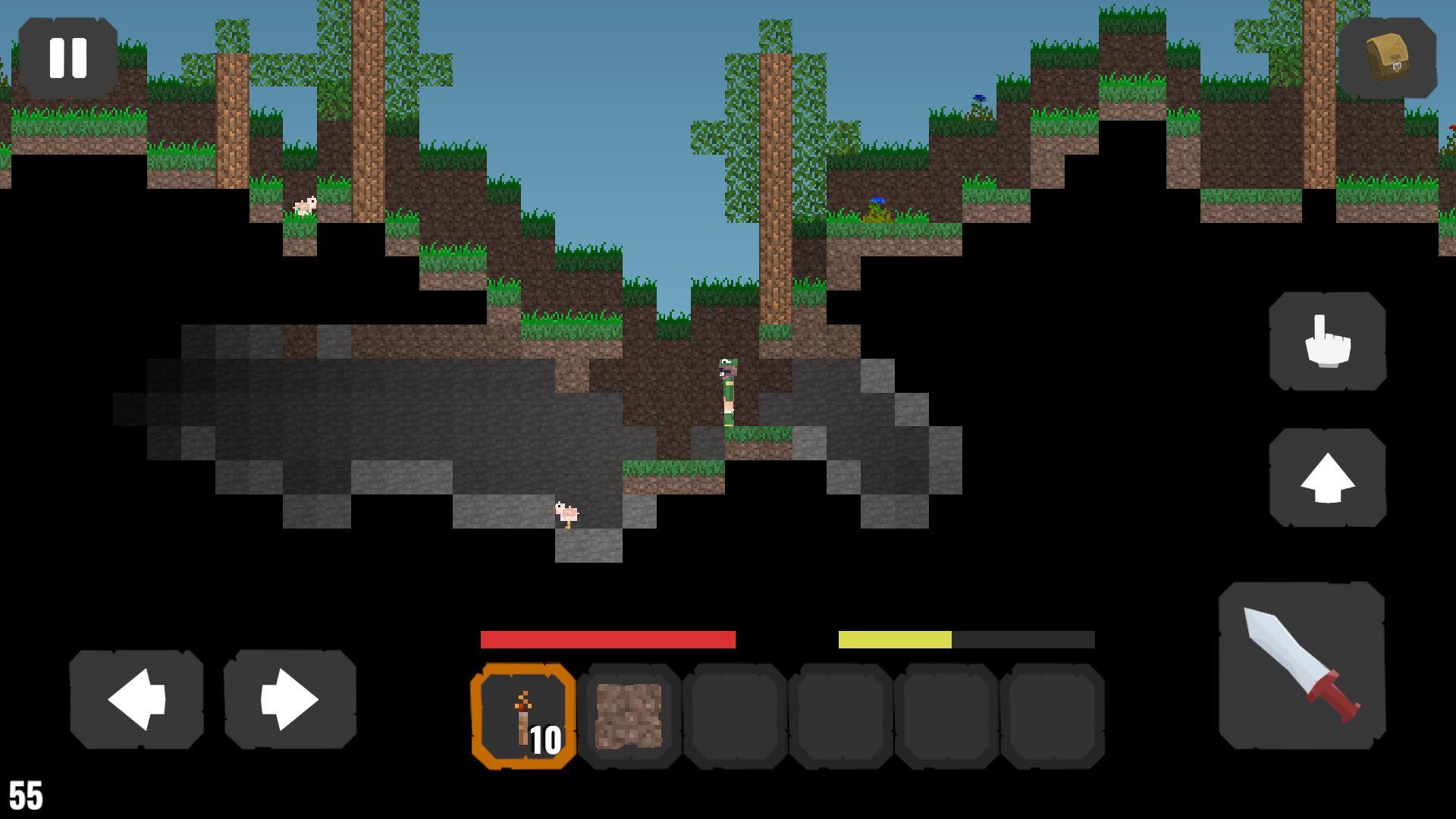Viewport: 1456px width, 819px height.
Task: Click the pig inside the dark cave
Action: [x=567, y=514]
